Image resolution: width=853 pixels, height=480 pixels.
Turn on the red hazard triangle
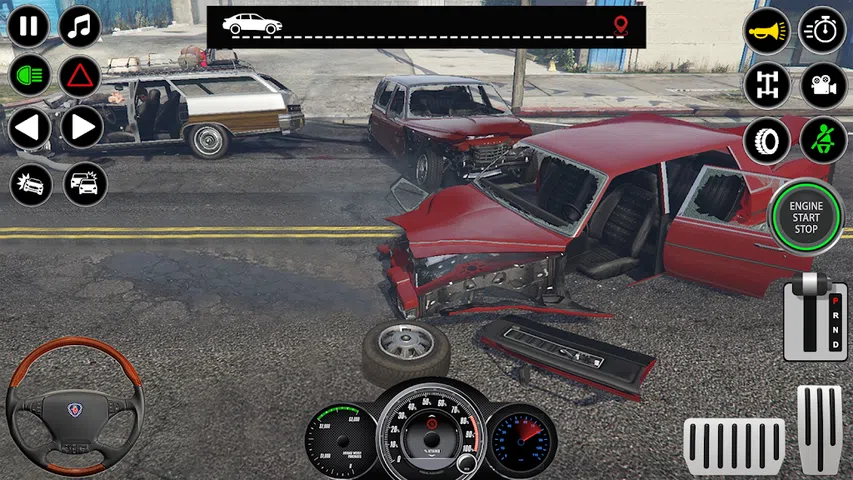pos(80,76)
